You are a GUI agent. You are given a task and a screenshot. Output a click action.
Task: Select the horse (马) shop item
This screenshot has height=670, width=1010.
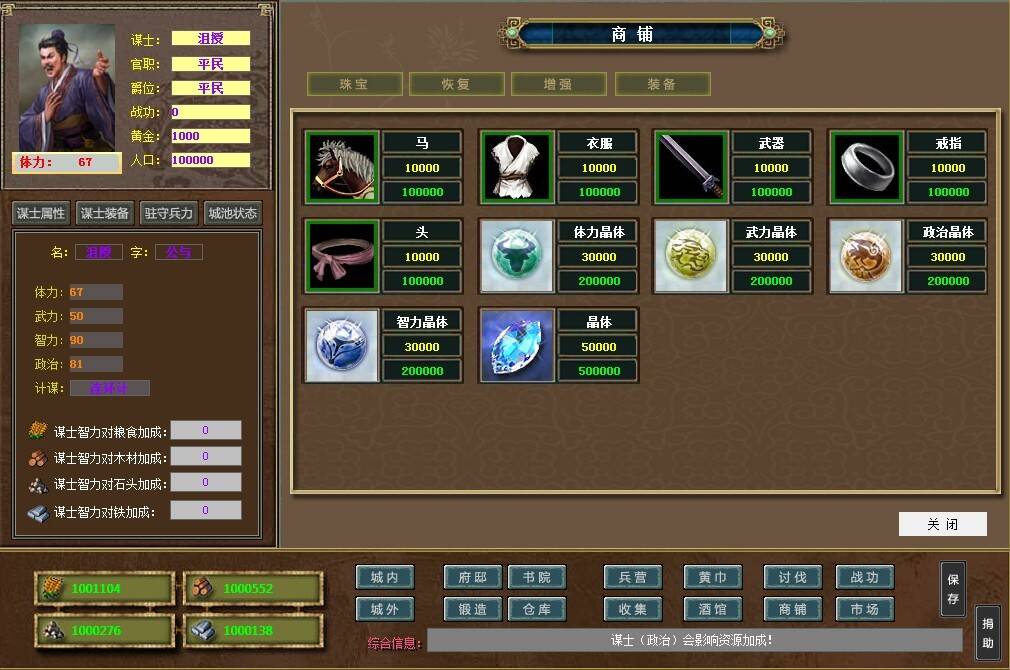tap(341, 167)
